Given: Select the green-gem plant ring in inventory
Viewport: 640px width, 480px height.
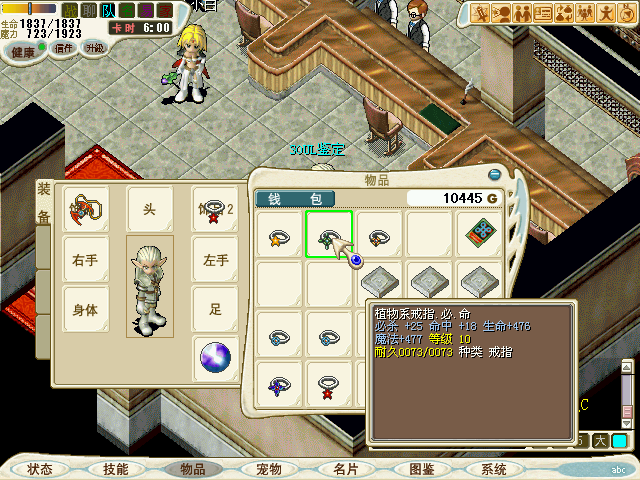Looking at the screenshot, I should [x=328, y=236].
